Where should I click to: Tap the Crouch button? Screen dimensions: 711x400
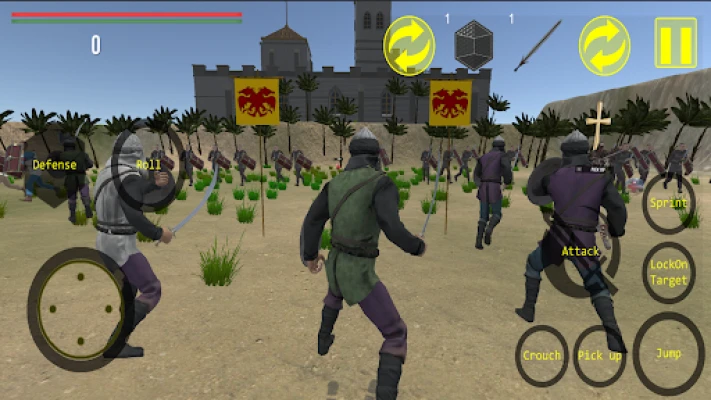click(x=542, y=355)
